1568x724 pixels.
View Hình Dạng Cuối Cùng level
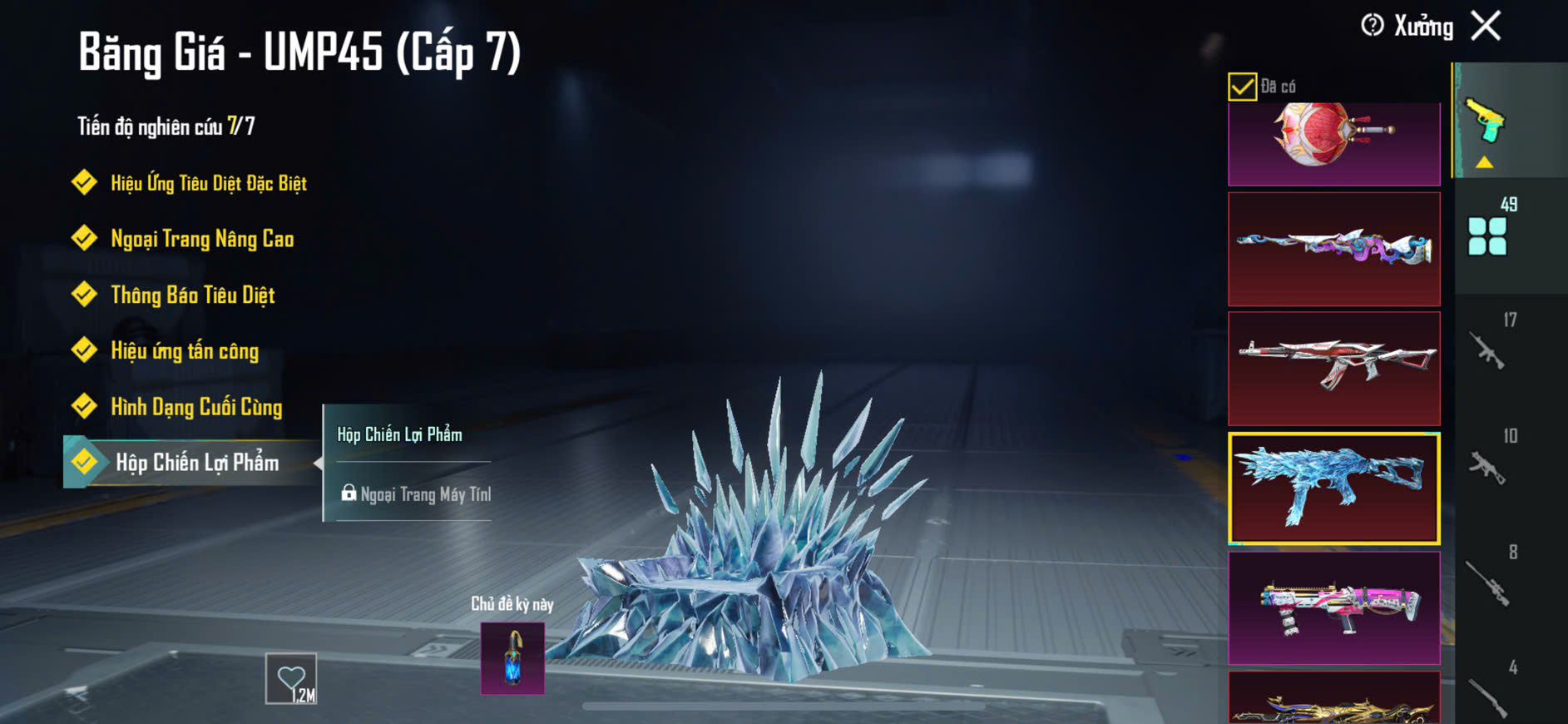tap(196, 407)
